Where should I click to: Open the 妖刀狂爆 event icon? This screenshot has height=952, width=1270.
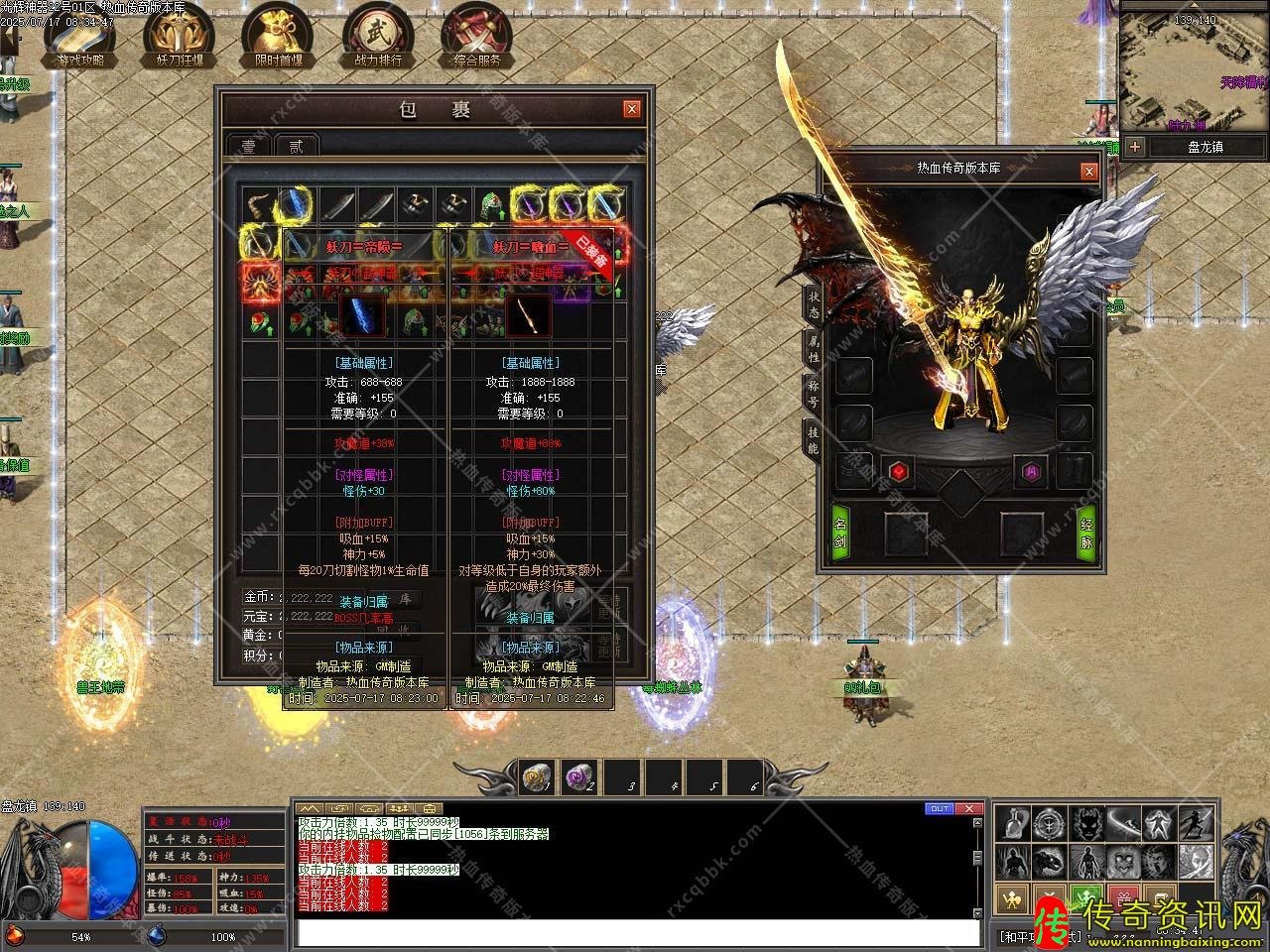(179, 33)
